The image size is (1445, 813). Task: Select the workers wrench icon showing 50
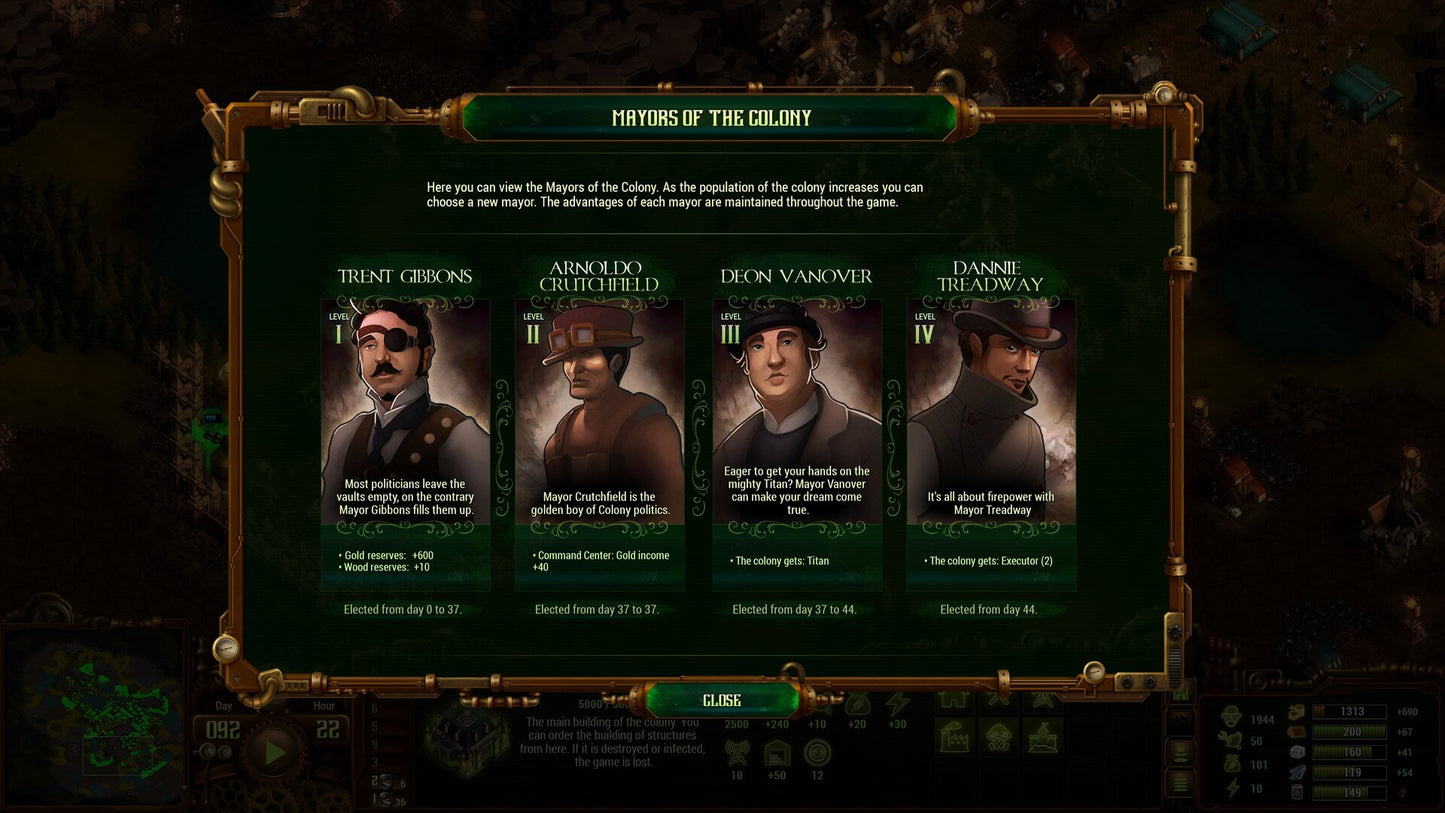1229,740
